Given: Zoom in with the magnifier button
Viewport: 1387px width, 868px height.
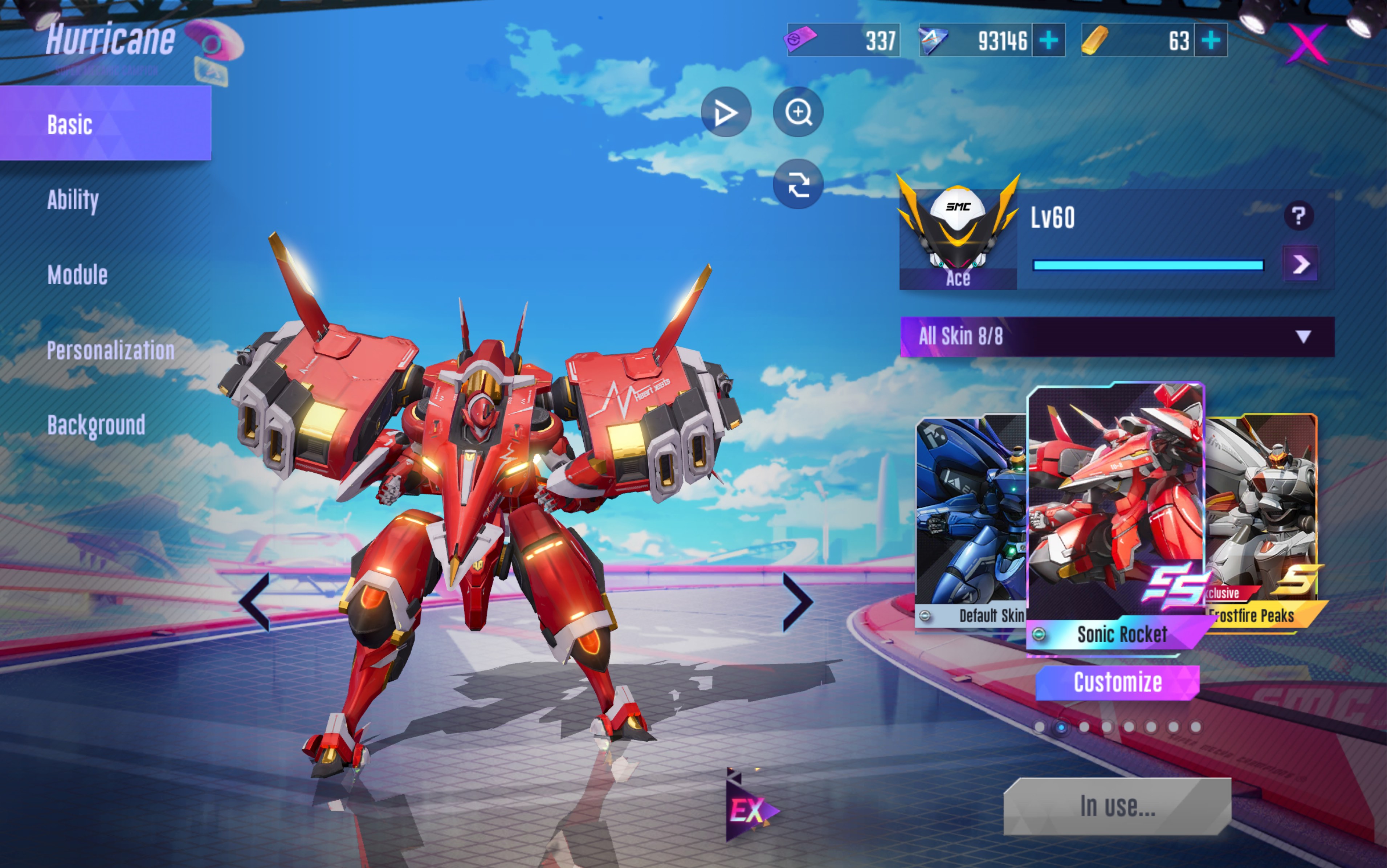Looking at the screenshot, I should [x=797, y=112].
